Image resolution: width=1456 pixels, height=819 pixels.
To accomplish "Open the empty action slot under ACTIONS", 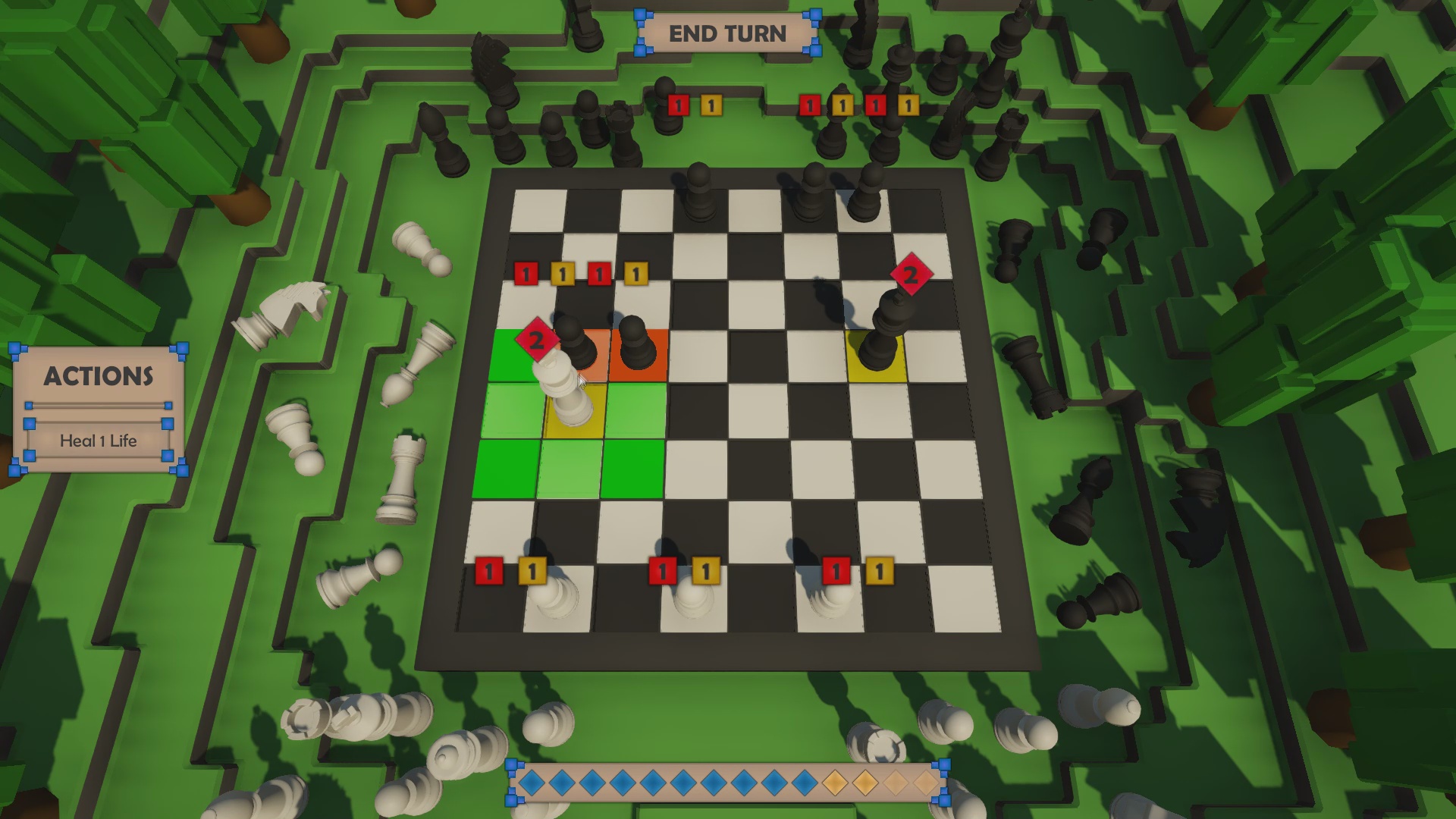I will click(x=97, y=407).
